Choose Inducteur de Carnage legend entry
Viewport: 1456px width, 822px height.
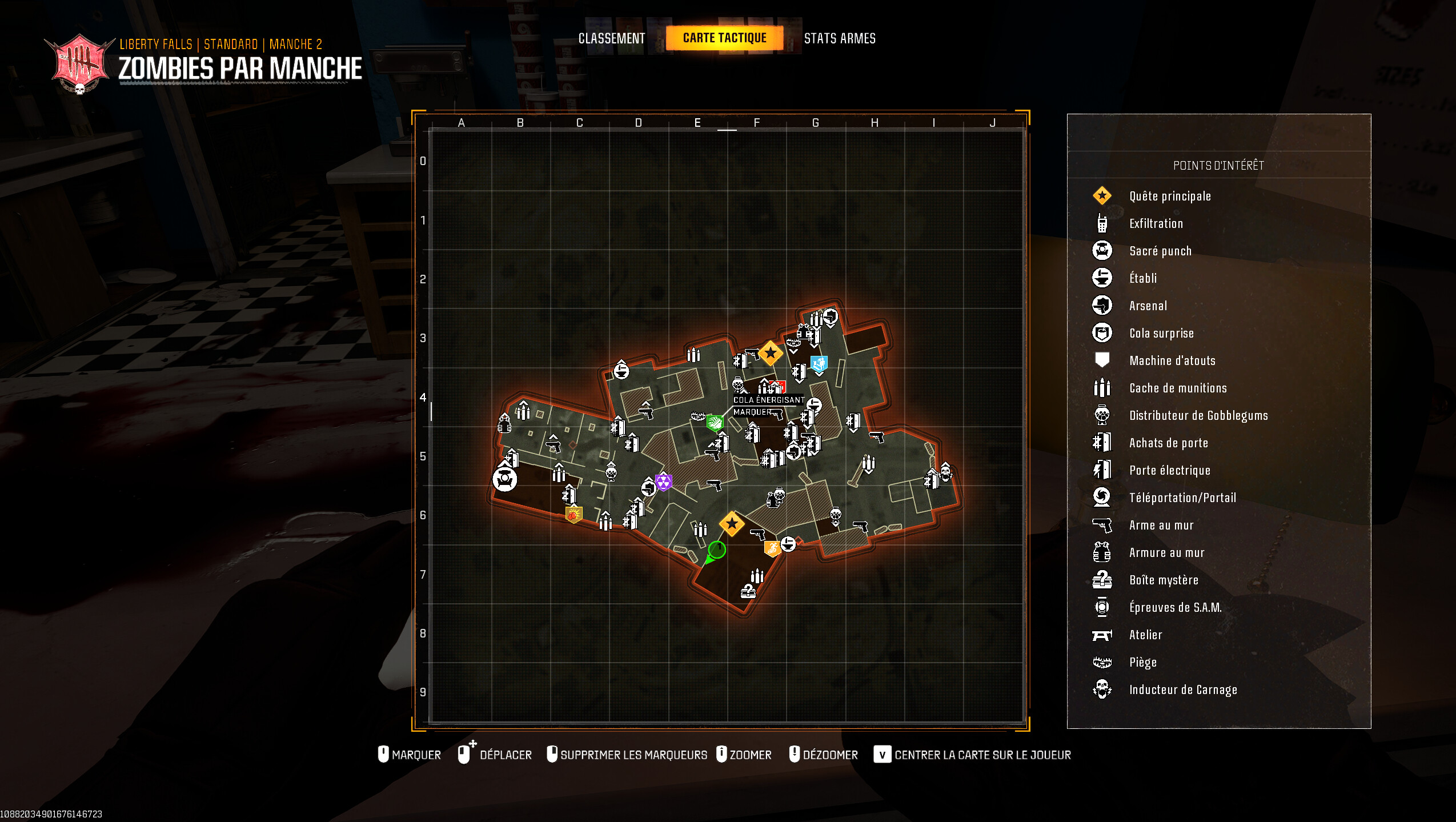[1182, 689]
